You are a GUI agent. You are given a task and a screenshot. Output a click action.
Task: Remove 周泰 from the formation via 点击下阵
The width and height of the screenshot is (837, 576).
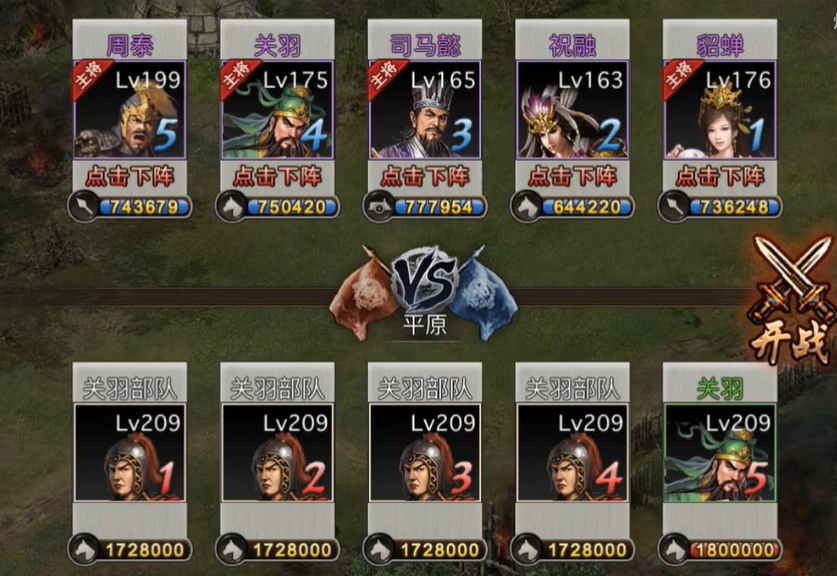tap(130, 176)
